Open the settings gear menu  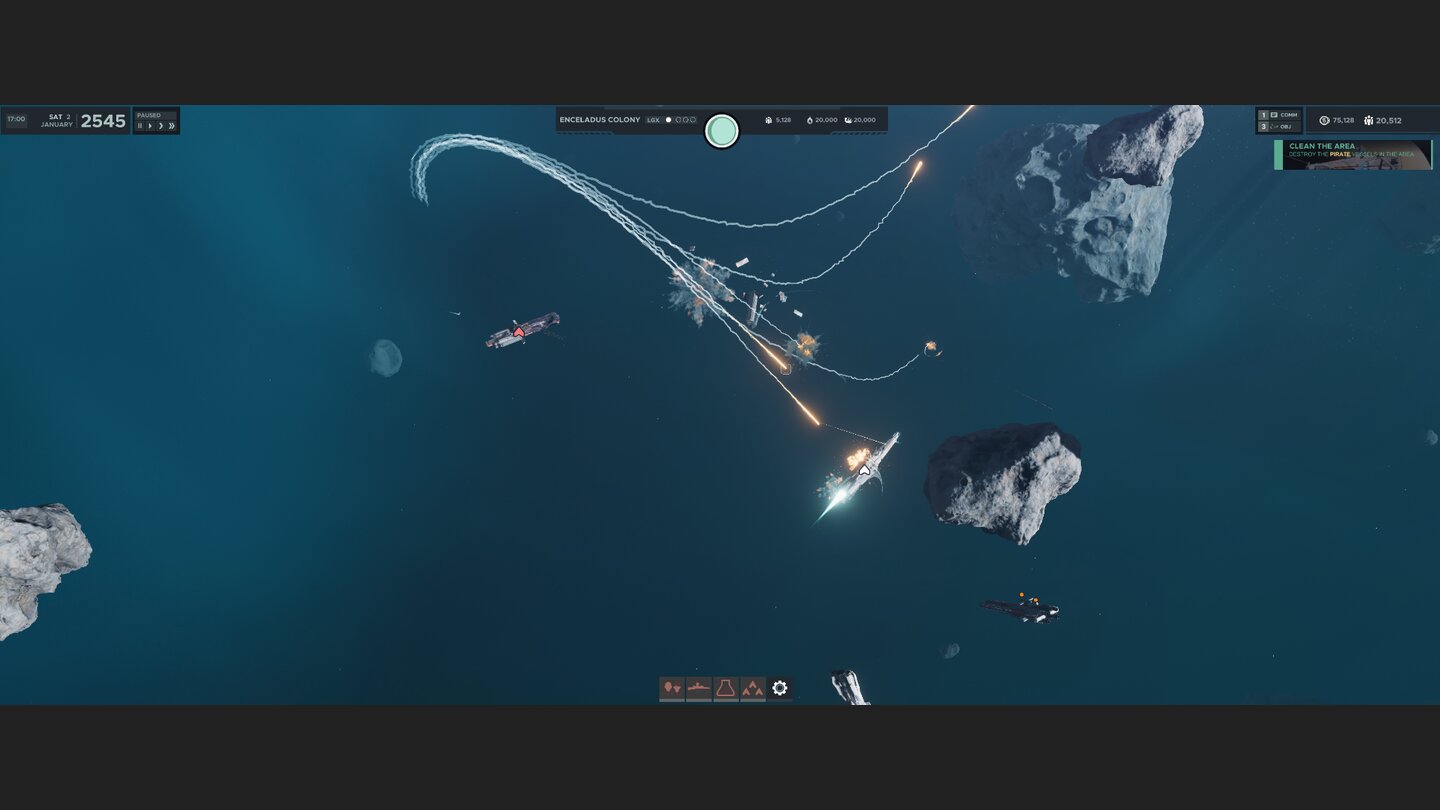tap(780, 687)
